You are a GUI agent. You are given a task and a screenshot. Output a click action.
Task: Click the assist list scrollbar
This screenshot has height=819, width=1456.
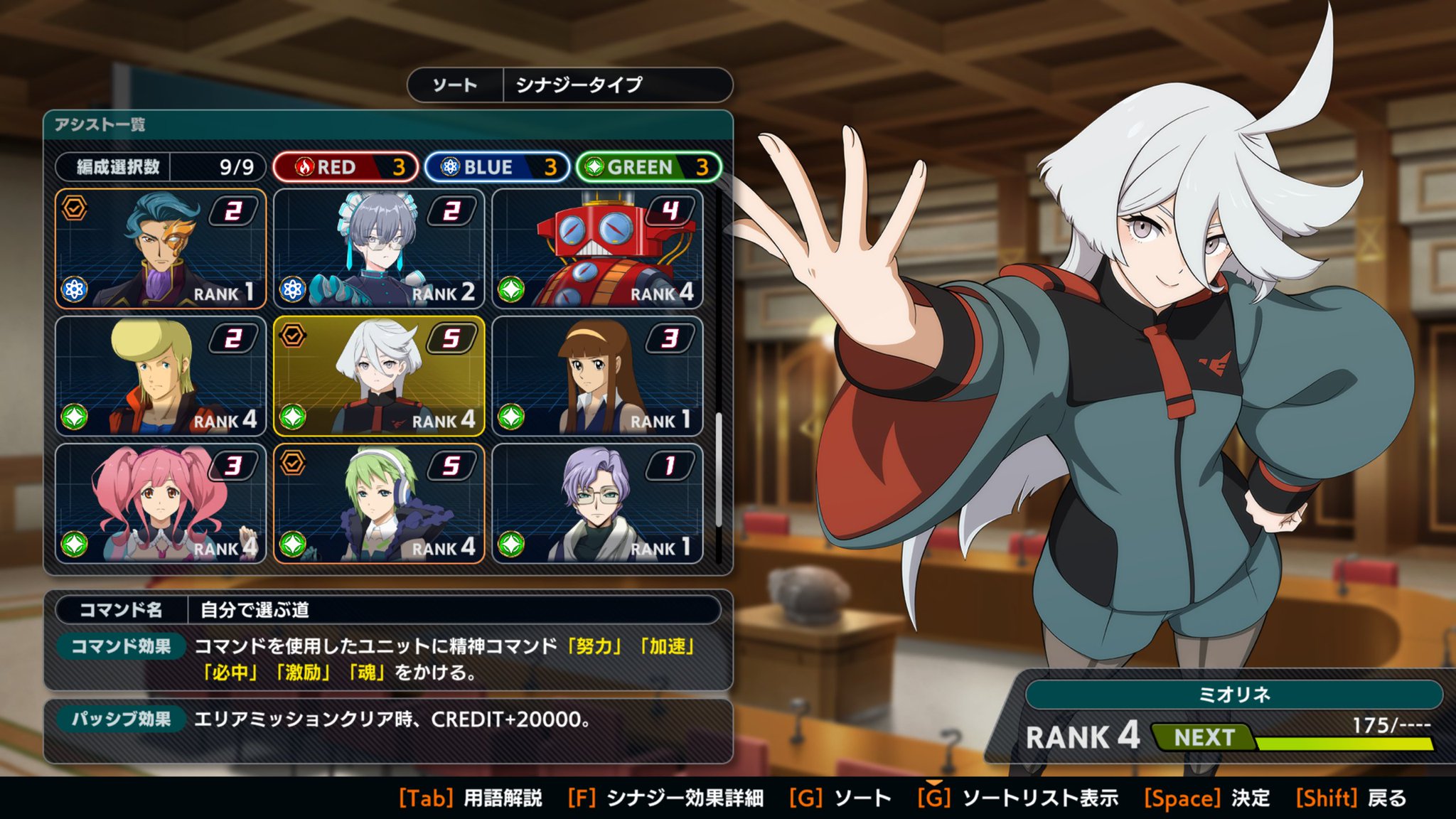point(719,469)
